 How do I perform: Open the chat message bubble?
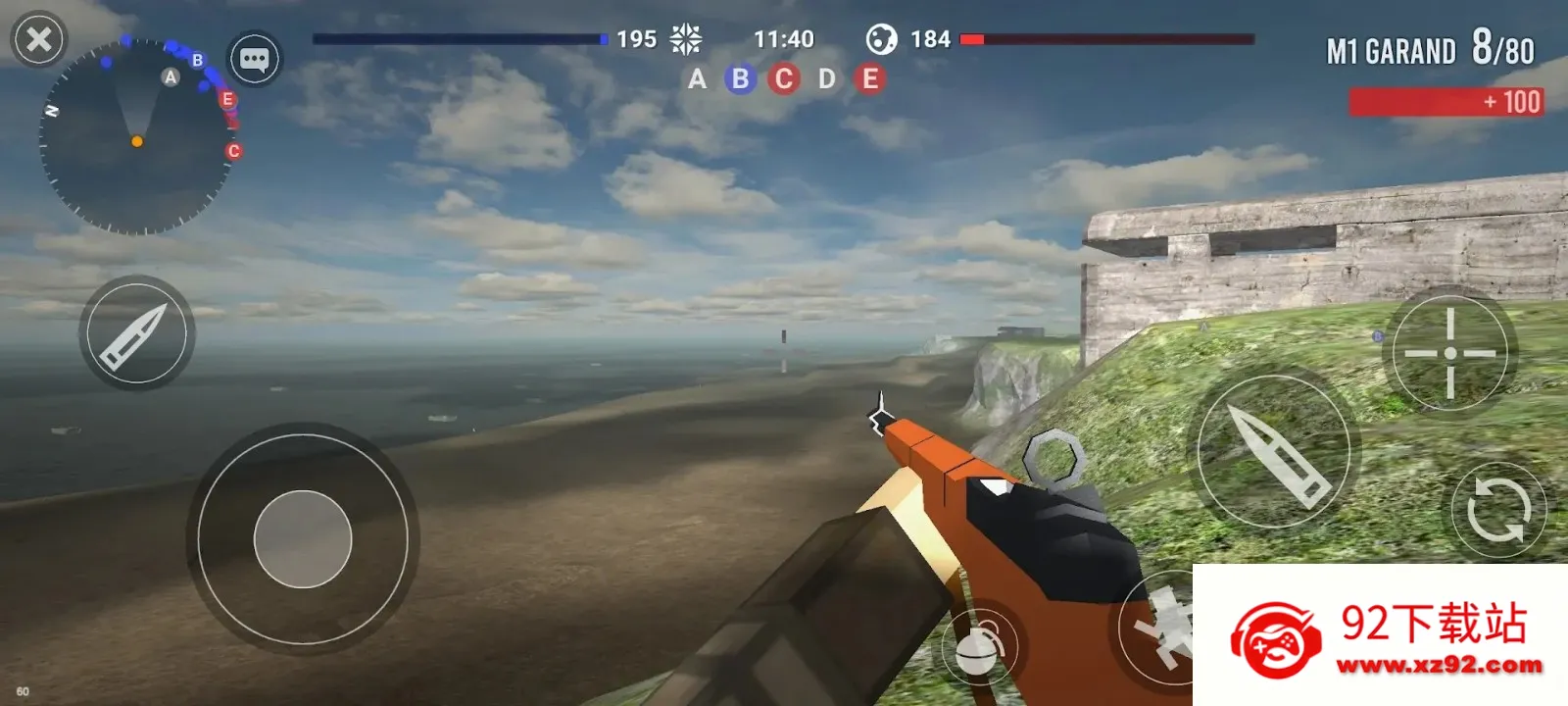pyautogui.click(x=253, y=59)
